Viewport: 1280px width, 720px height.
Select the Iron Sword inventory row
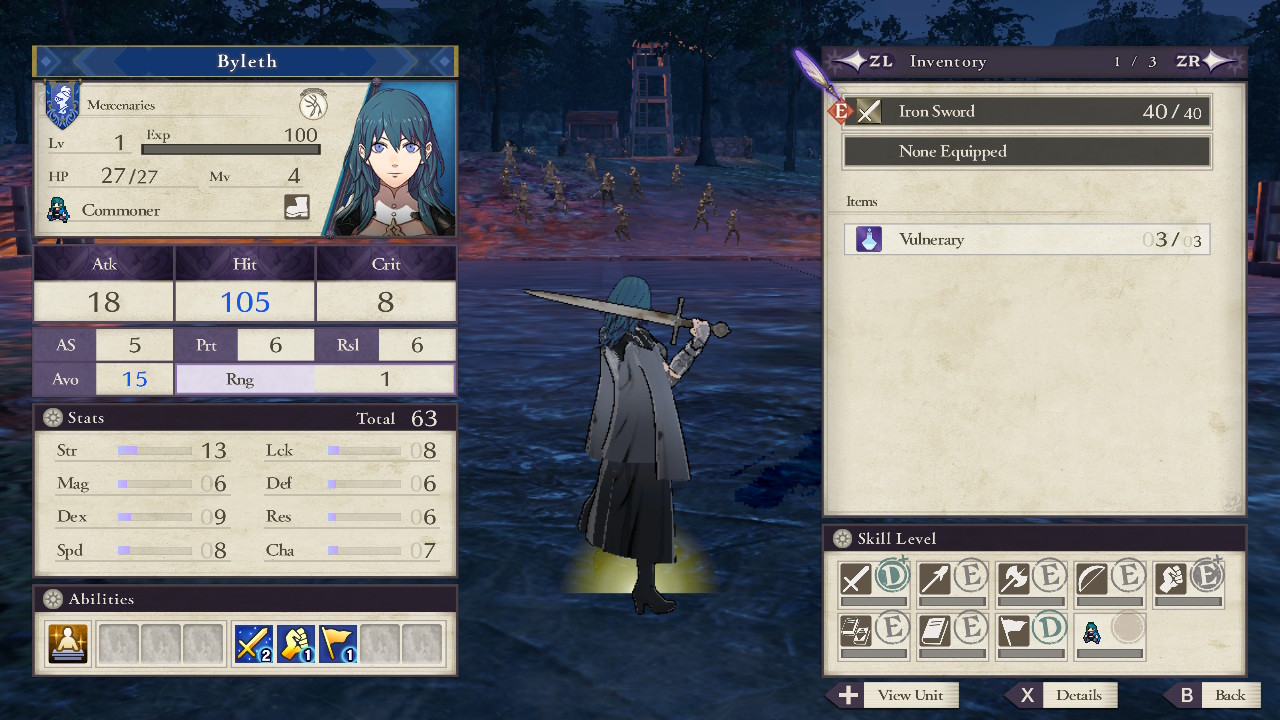pyautogui.click(x=1026, y=112)
